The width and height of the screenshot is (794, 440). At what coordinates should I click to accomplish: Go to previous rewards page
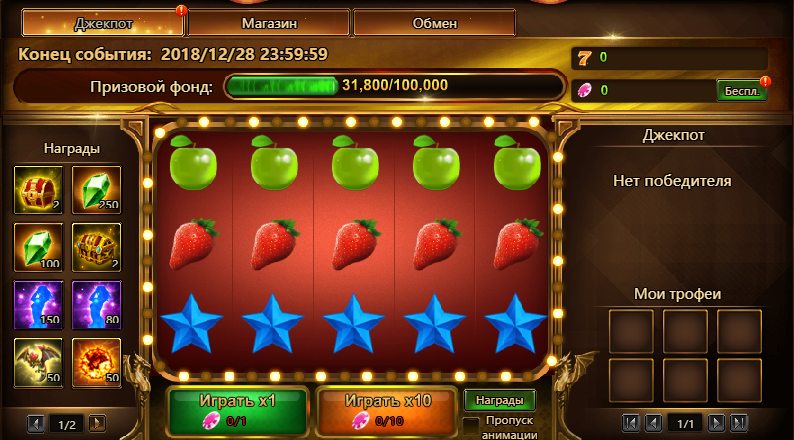click(36, 424)
